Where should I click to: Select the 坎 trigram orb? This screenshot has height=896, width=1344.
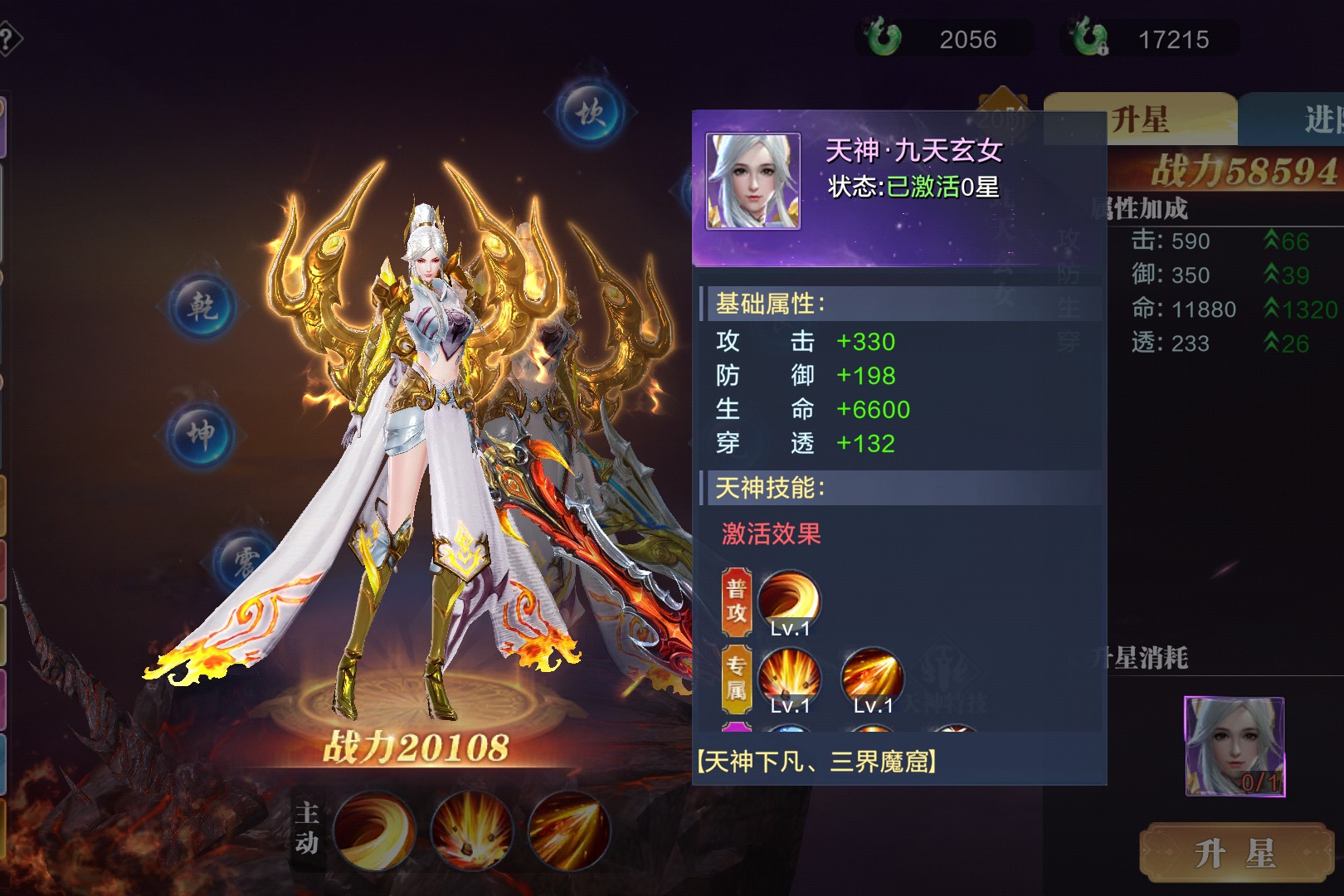pos(590,113)
